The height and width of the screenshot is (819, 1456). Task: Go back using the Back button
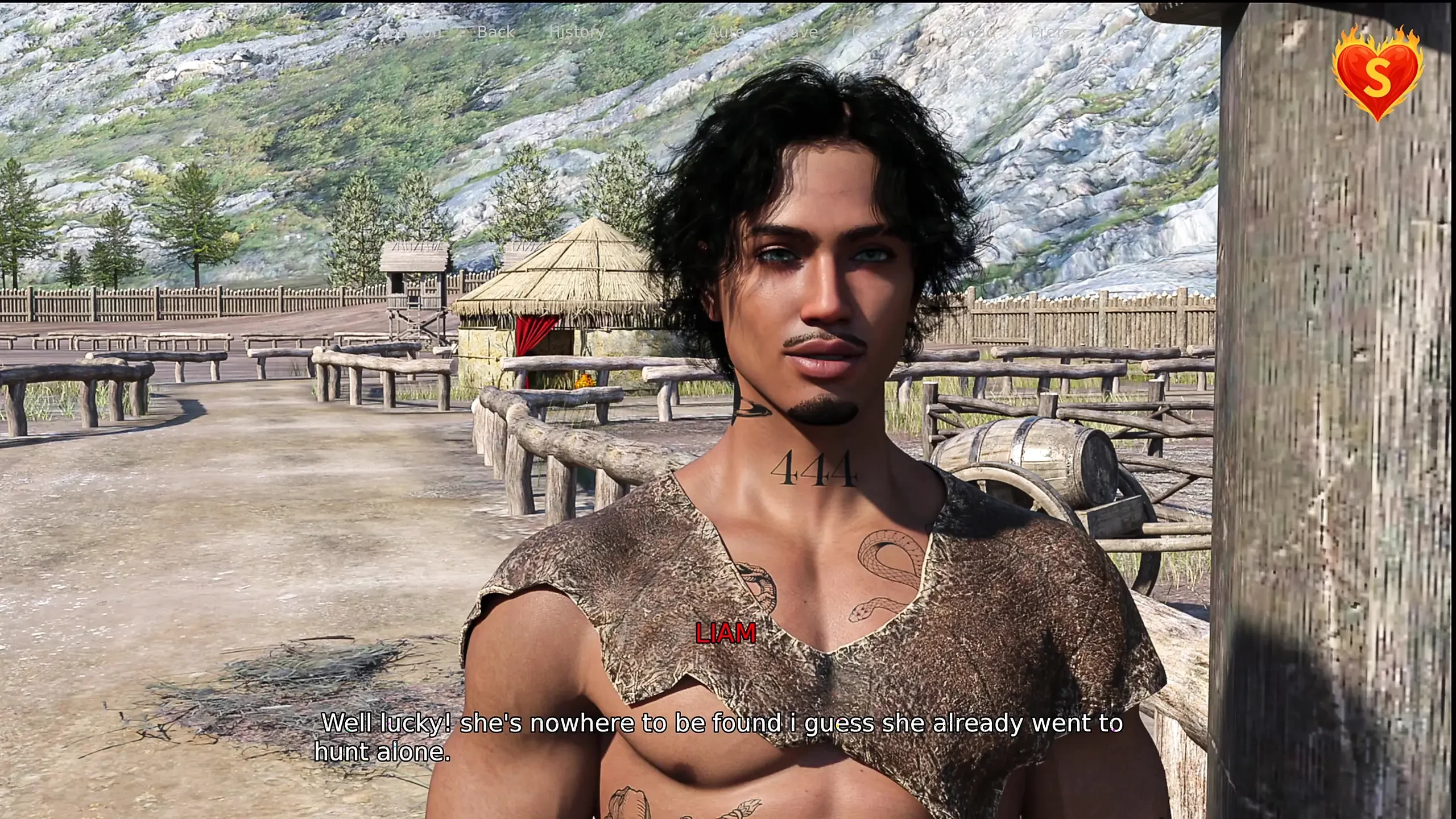pos(496,32)
